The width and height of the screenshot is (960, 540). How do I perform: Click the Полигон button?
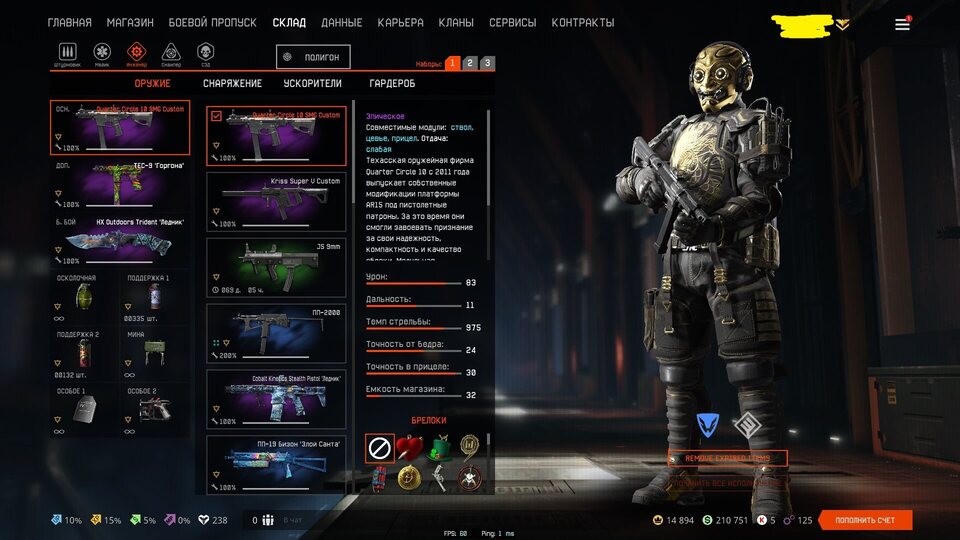(x=314, y=58)
